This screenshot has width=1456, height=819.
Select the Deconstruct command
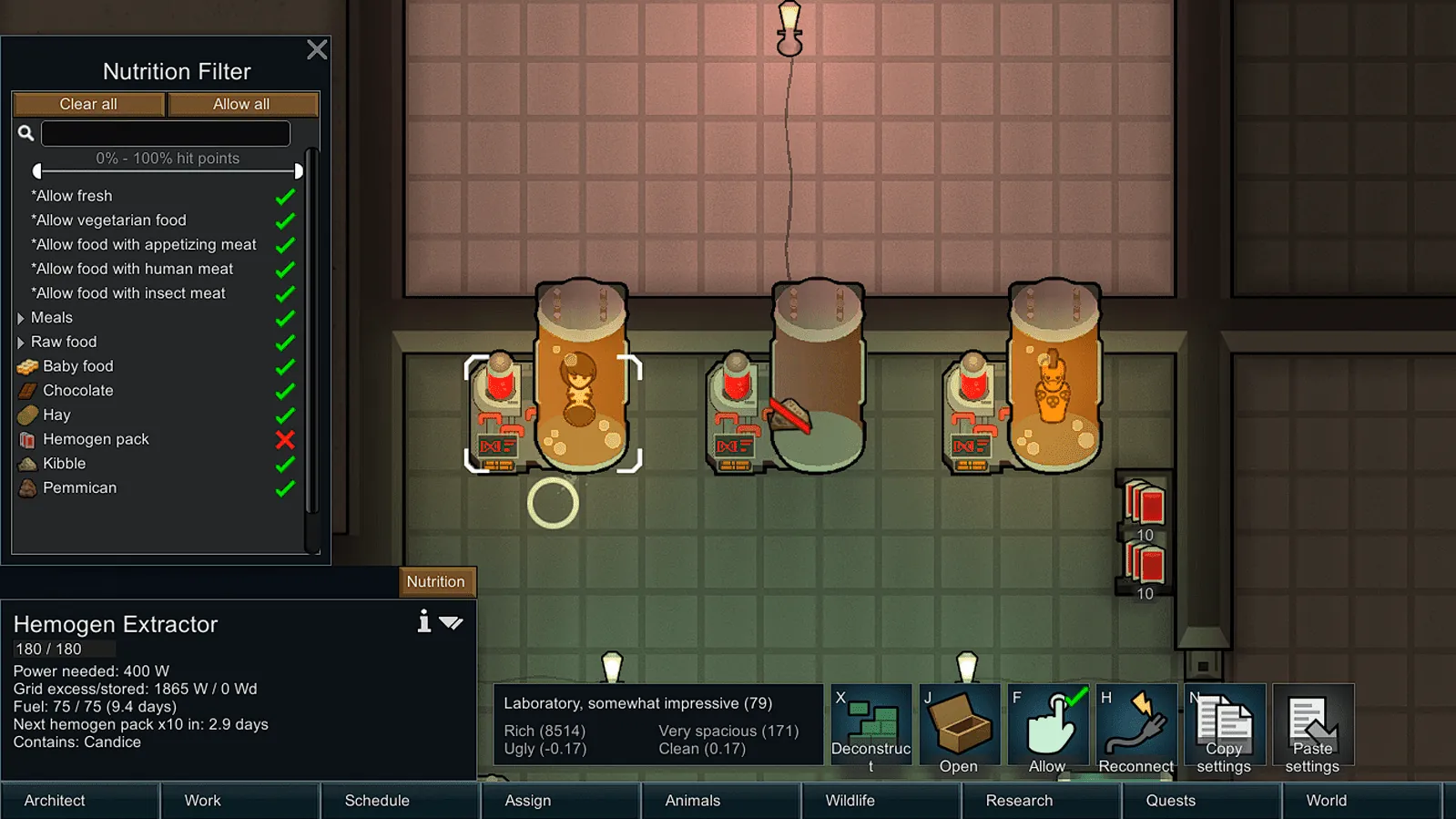(871, 727)
